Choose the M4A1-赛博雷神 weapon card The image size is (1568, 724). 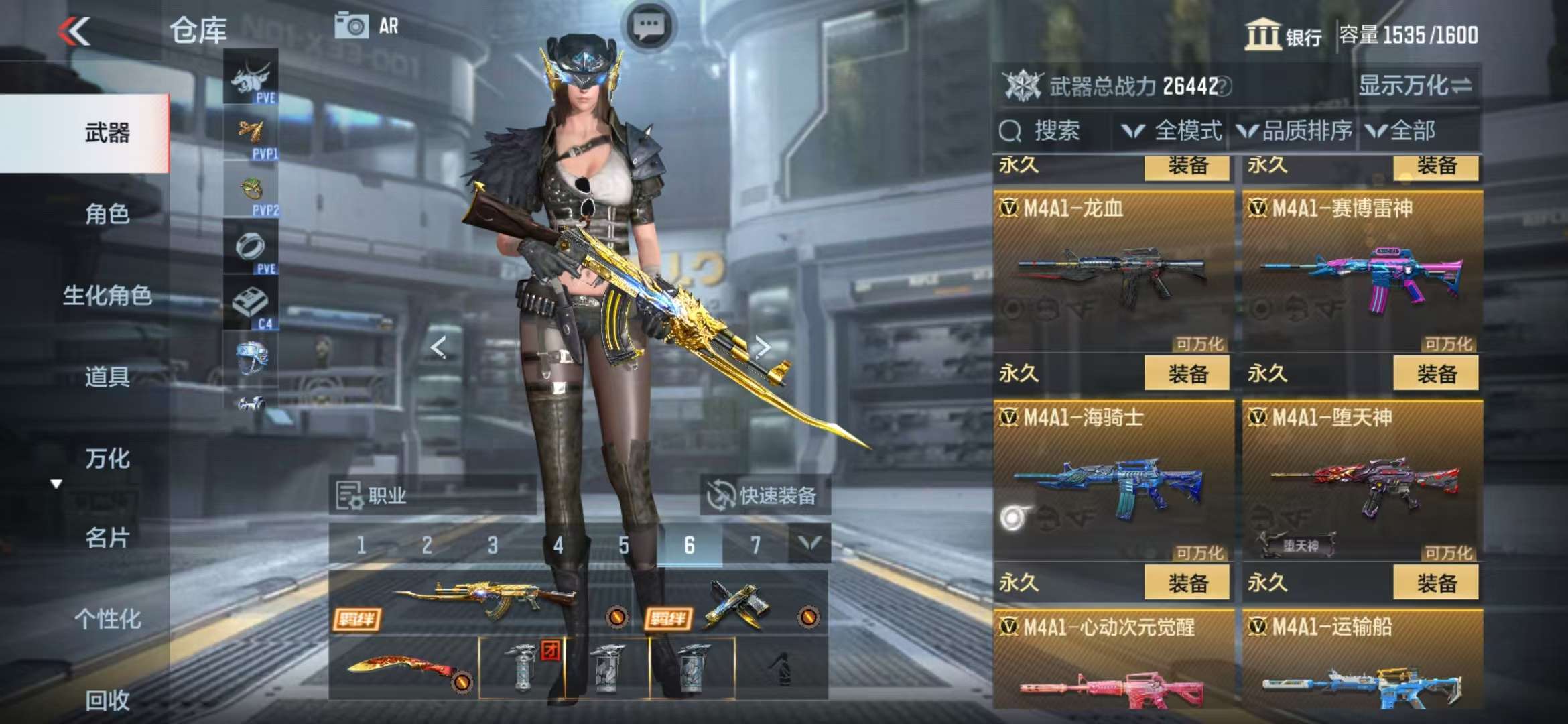click(x=1362, y=271)
